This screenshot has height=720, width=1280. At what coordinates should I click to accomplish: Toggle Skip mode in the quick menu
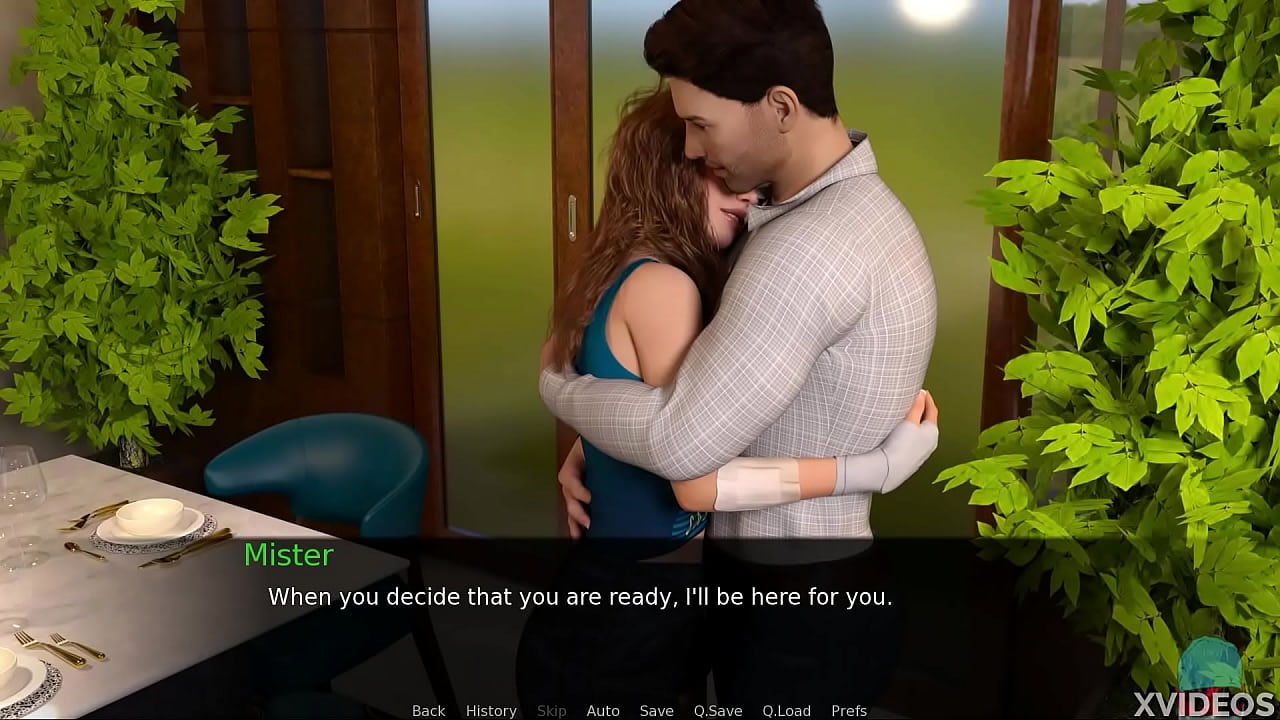551,710
